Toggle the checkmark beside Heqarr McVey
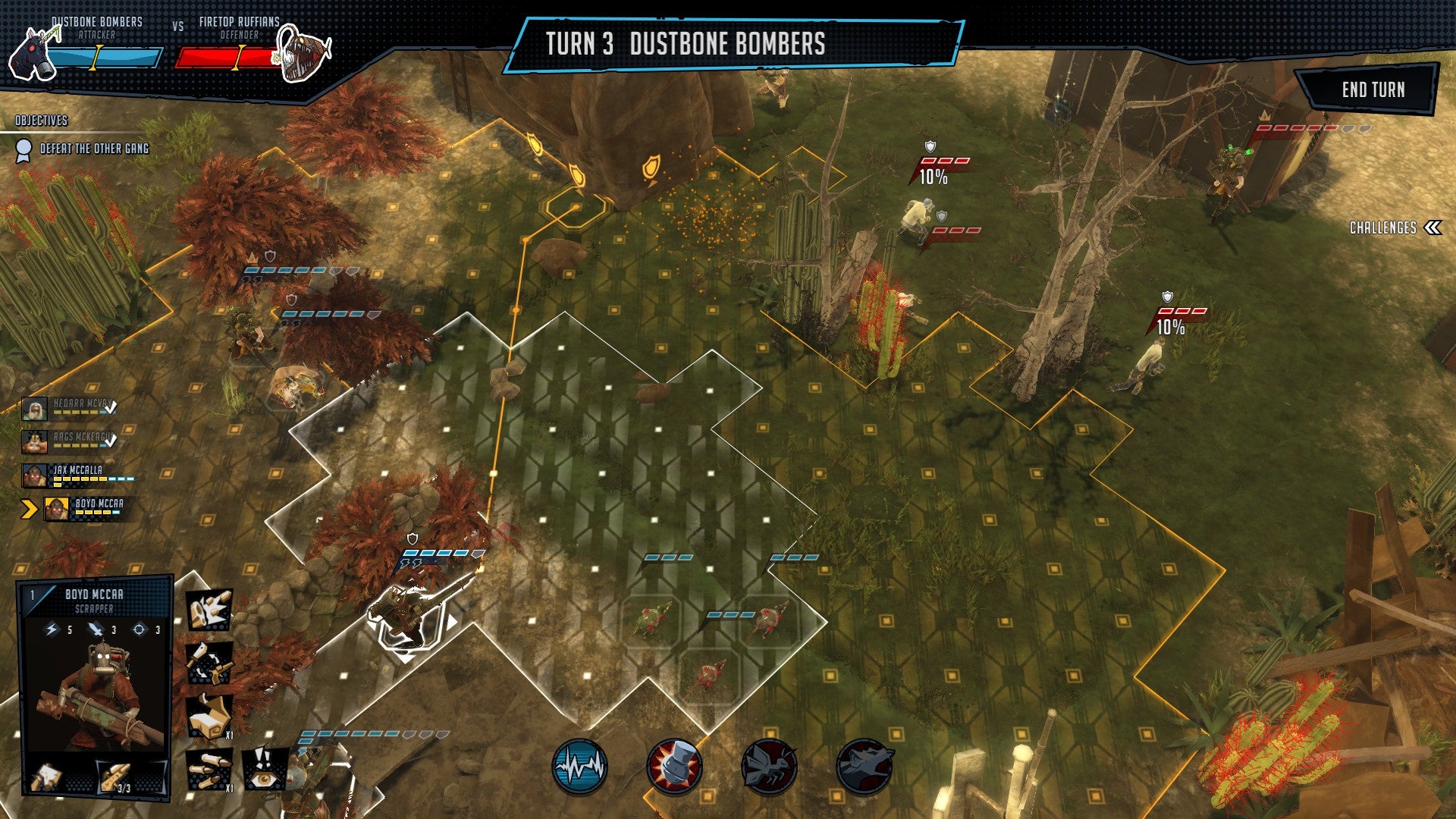The width and height of the screenshot is (1456, 819). click(112, 407)
